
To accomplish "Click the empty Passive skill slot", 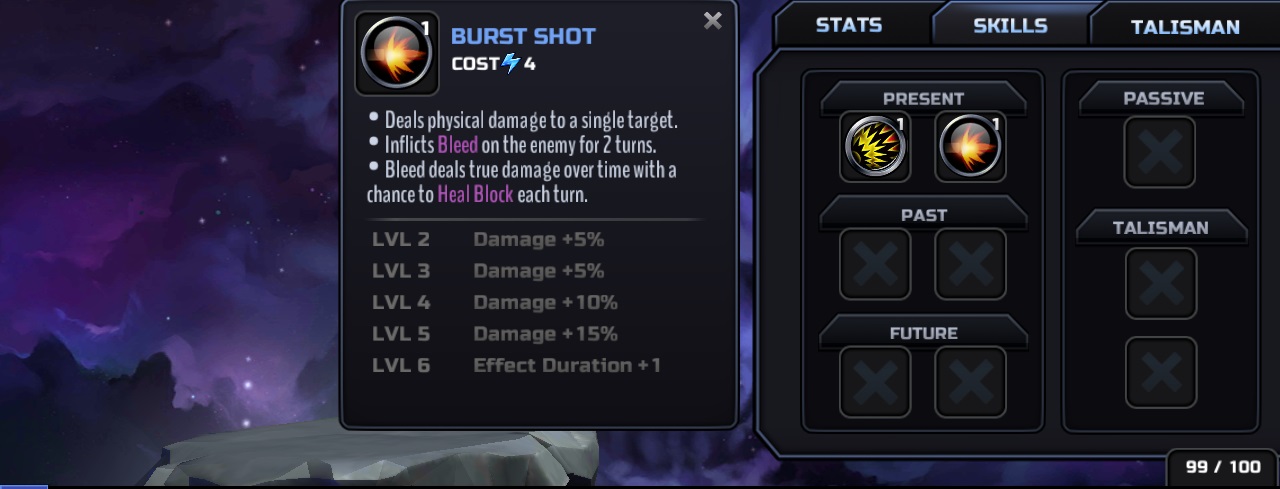I will coord(1160,152).
